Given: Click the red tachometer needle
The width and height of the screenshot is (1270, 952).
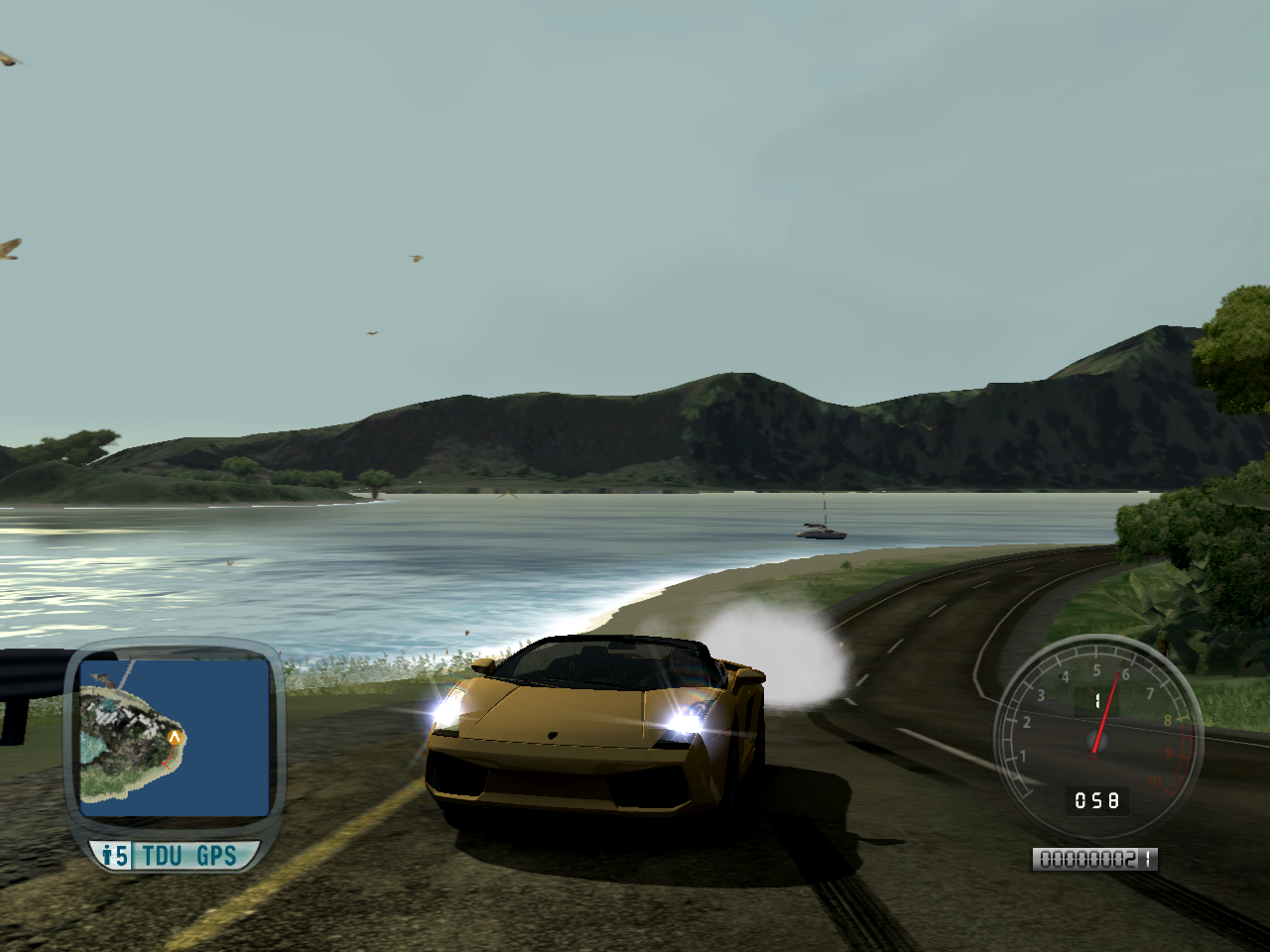Looking at the screenshot, I should (1104, 714).
